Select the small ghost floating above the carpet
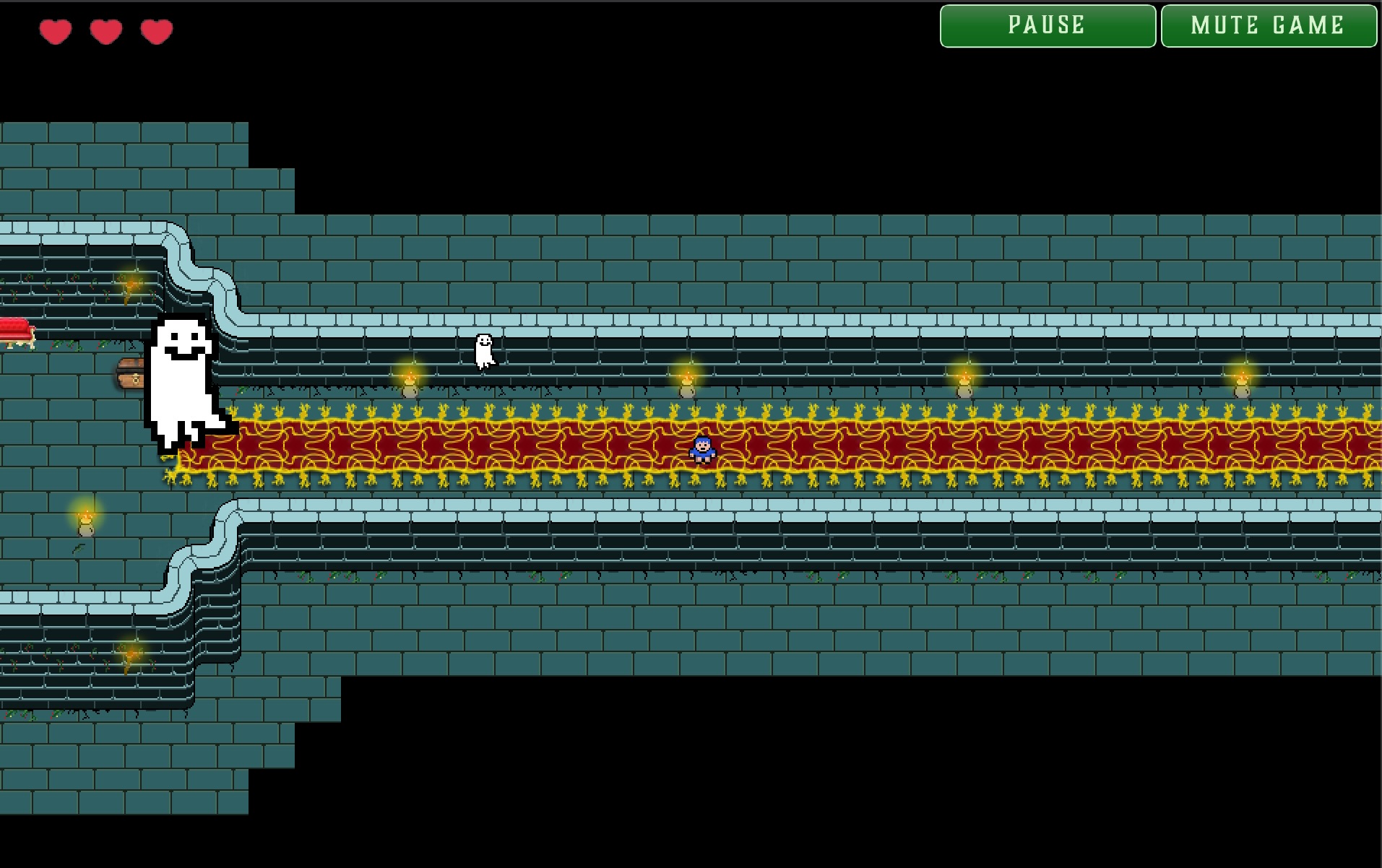The image size is (1382, 868). coord(484,350)
